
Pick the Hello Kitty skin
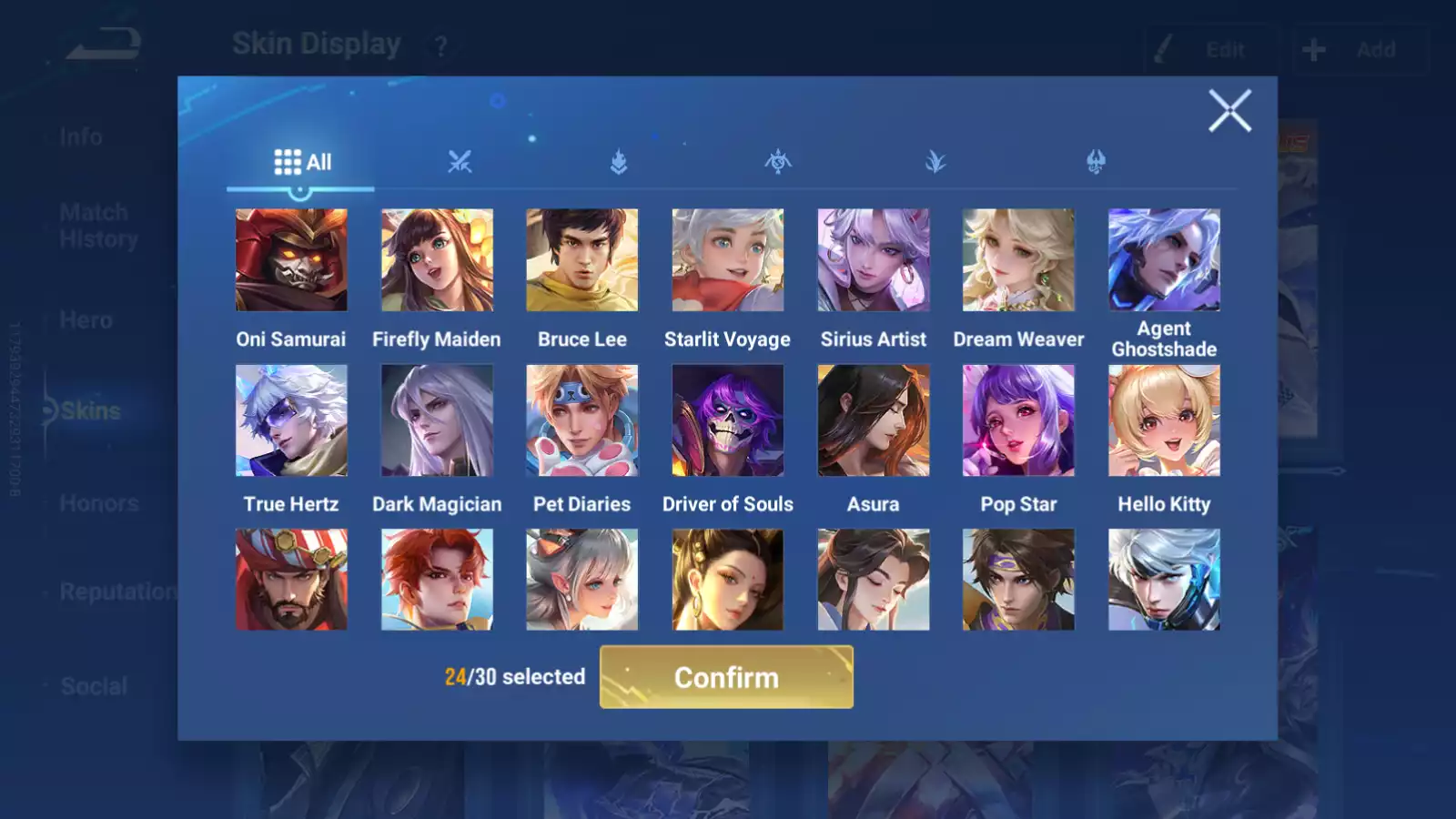[1164, 420]
